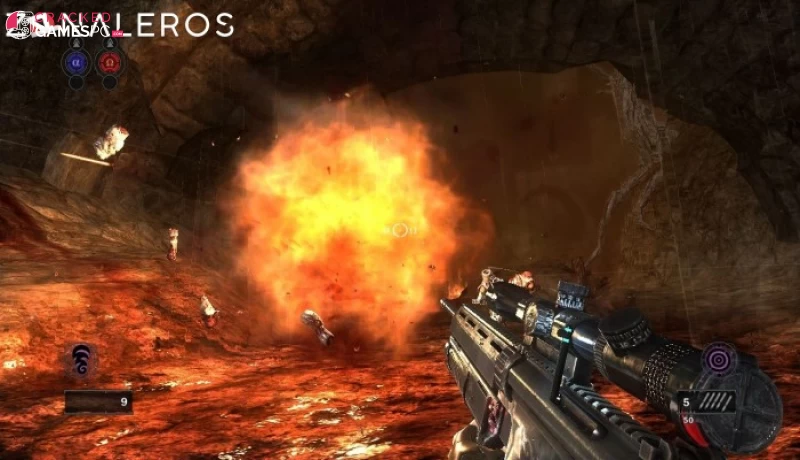Activate the purple concentric rings icon
Image resolution: width=800 pixels, height=460 pixels.
click(x=717, y=358)
